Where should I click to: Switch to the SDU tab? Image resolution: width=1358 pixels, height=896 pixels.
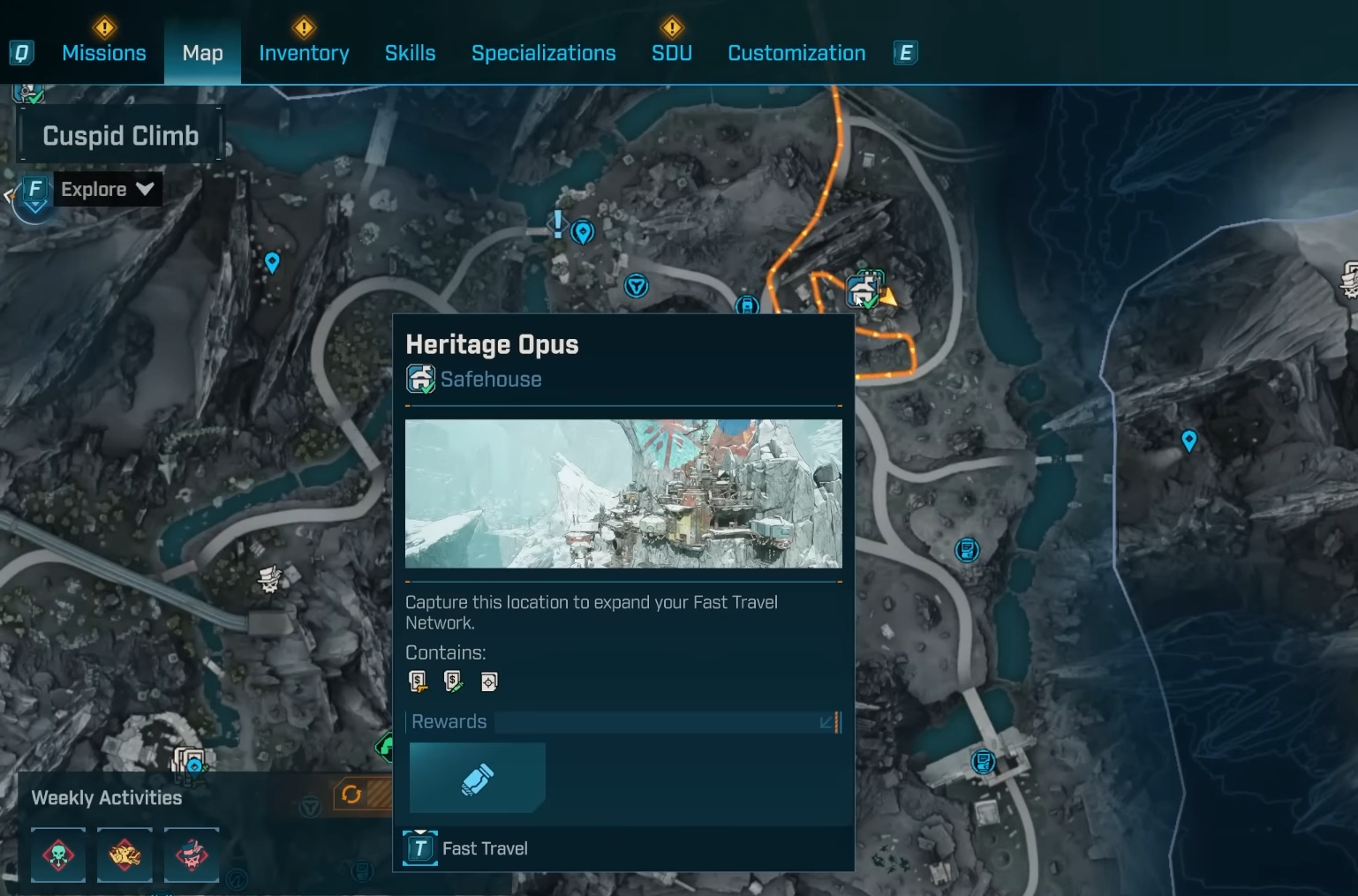point(671,53)
